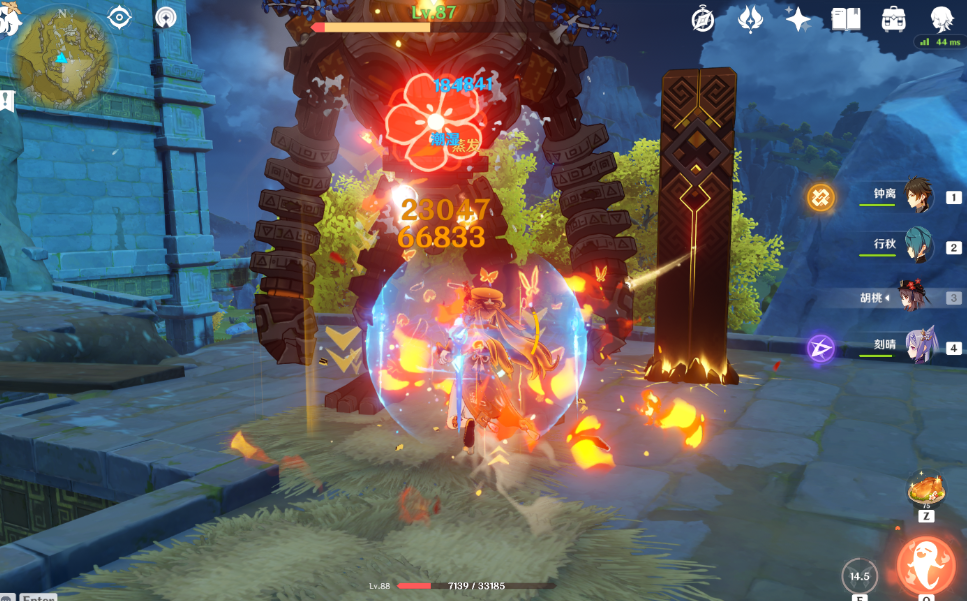
Task: Switch to party member 行秋
Action: 918,246
